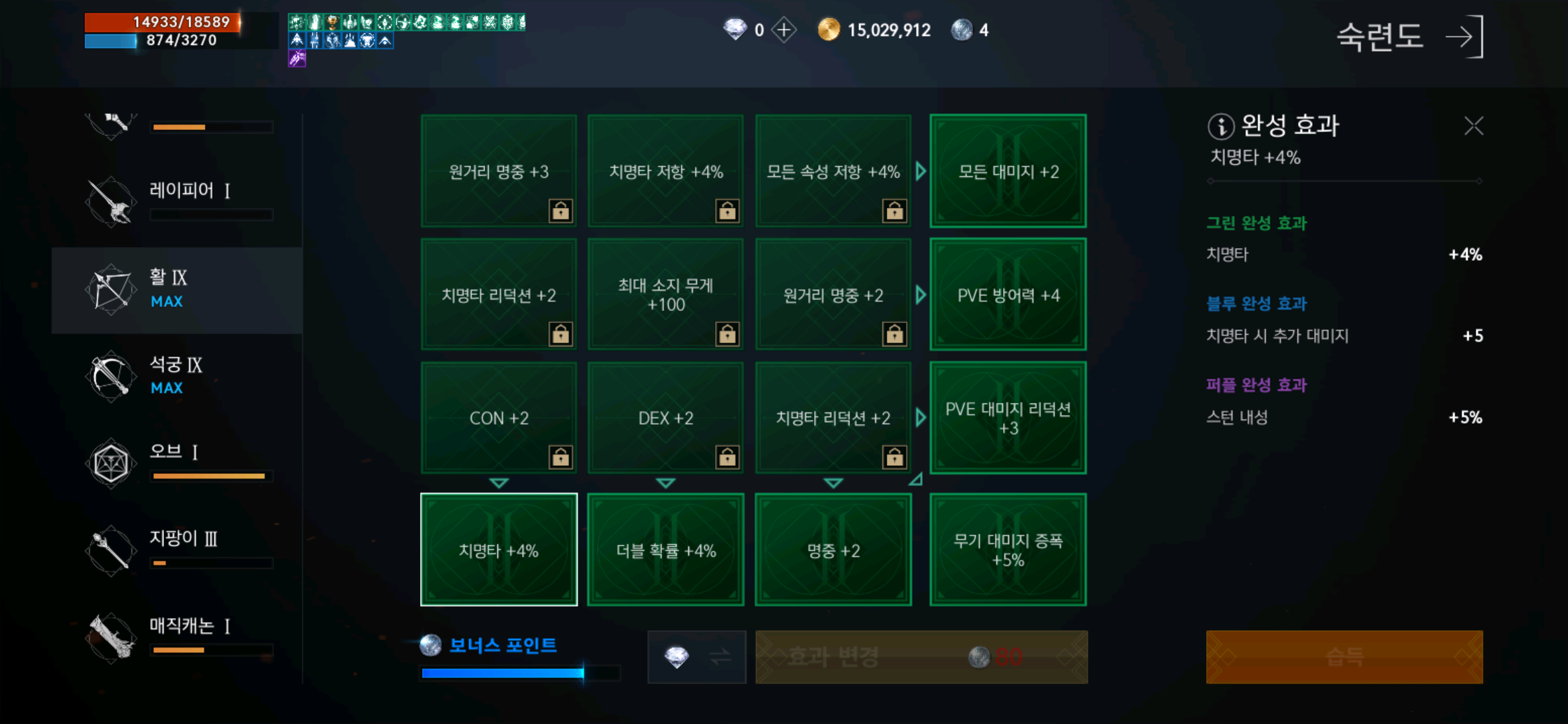Select the staff icon for 지팡이 III
The width and height of the screenshot is (1568, 724).
point(112,548)
